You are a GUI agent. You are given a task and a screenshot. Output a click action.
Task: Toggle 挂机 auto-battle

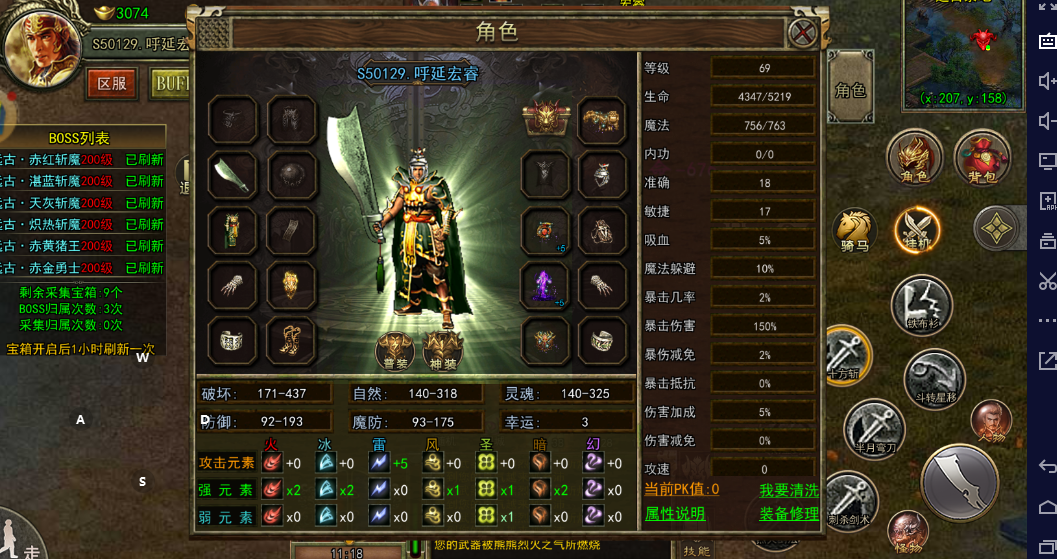tap(916, 229)
